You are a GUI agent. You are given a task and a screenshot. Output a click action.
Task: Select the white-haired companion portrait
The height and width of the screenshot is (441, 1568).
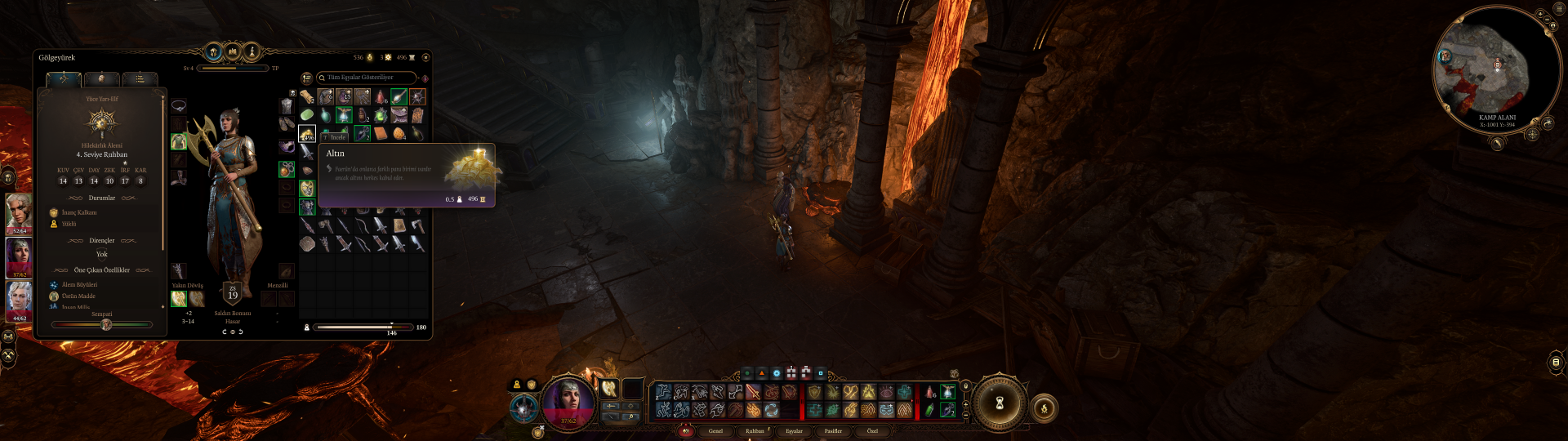point(19,298)
